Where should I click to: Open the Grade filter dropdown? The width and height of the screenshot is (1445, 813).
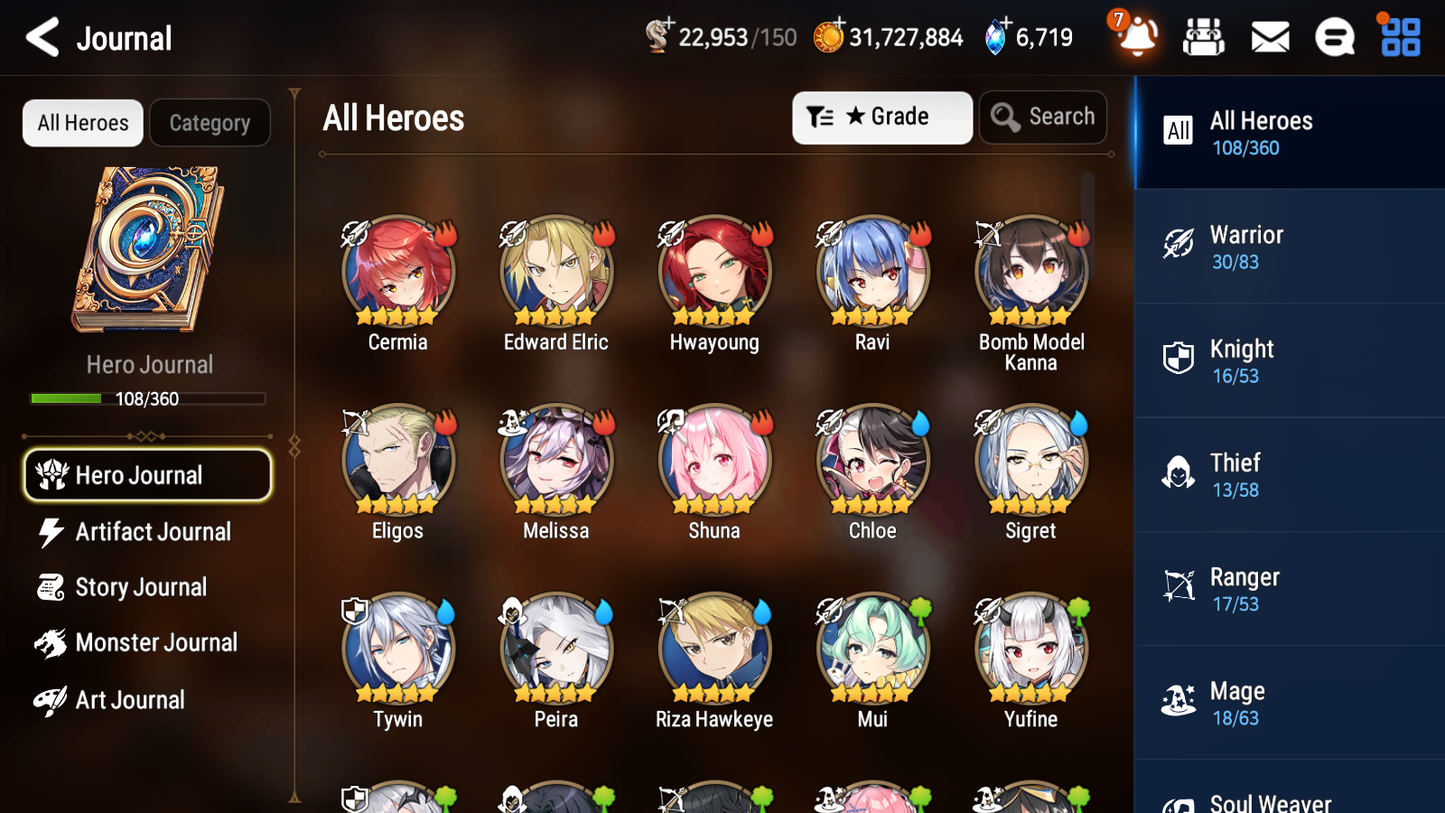882,117
